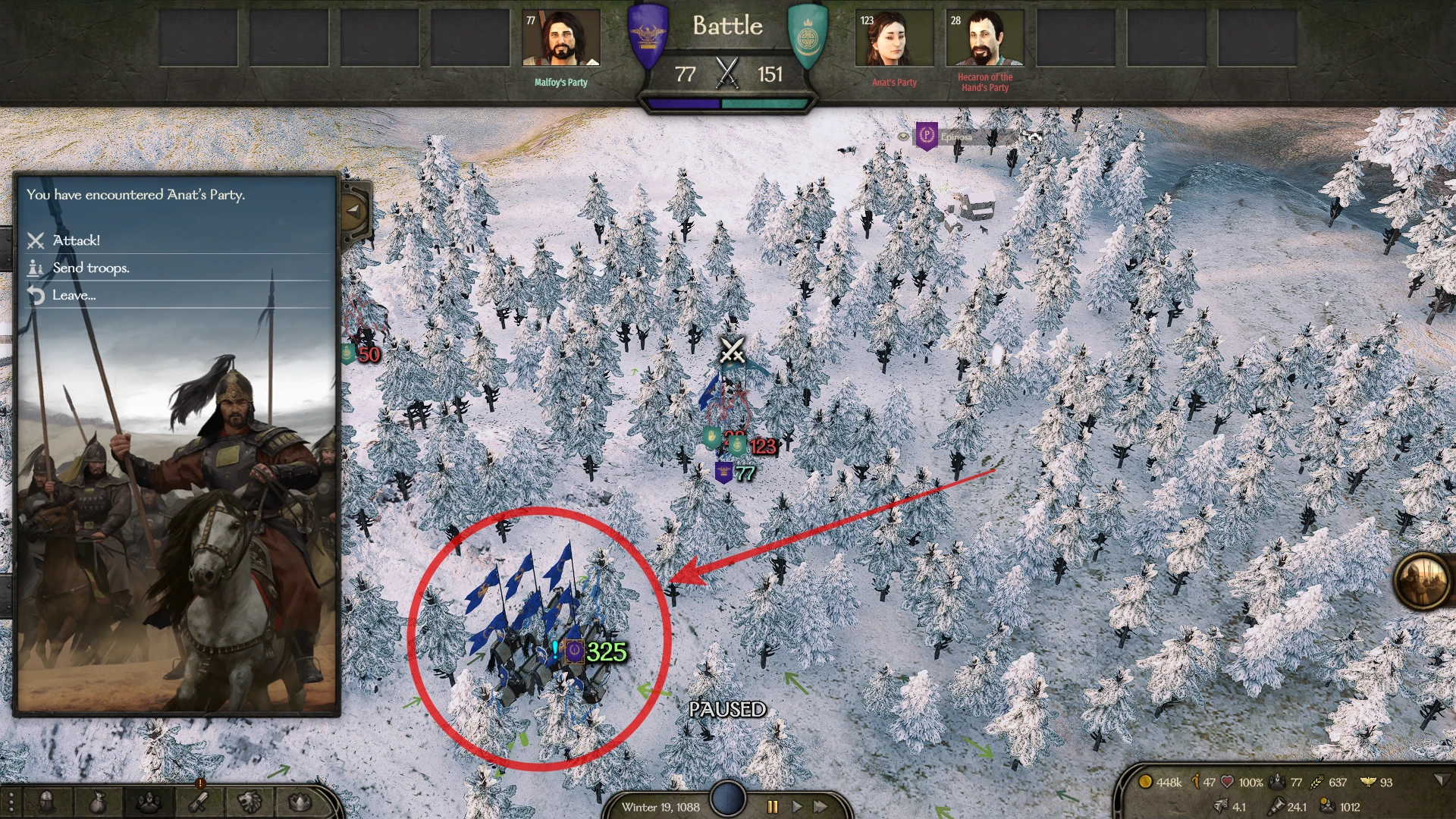This screenshot has width=1456, height=819.
Task: Click the round portrait button on right edge
Action: click(x=1422, y=581)
